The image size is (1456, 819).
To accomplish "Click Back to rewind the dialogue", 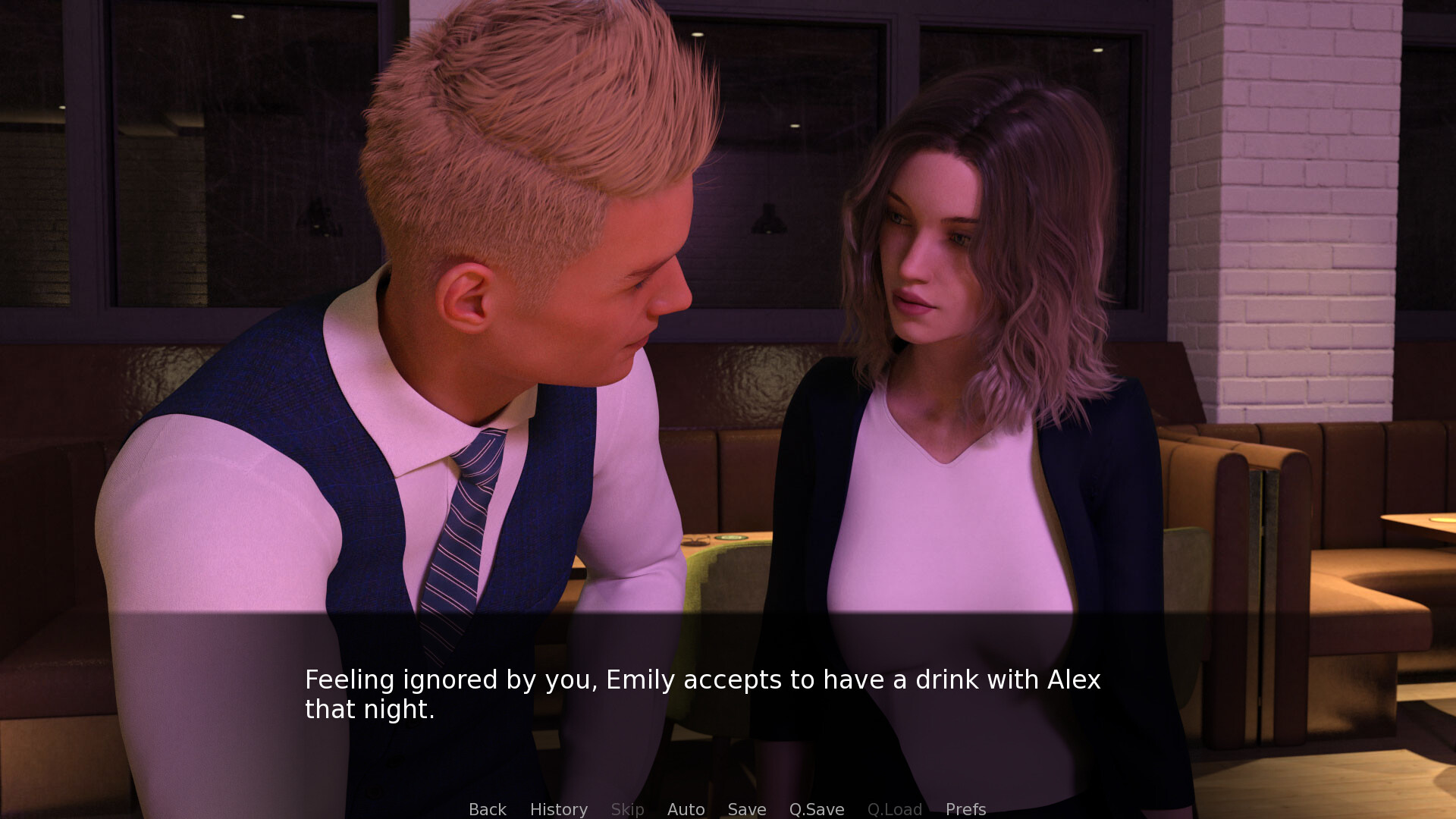I will (x=488, y=809).
